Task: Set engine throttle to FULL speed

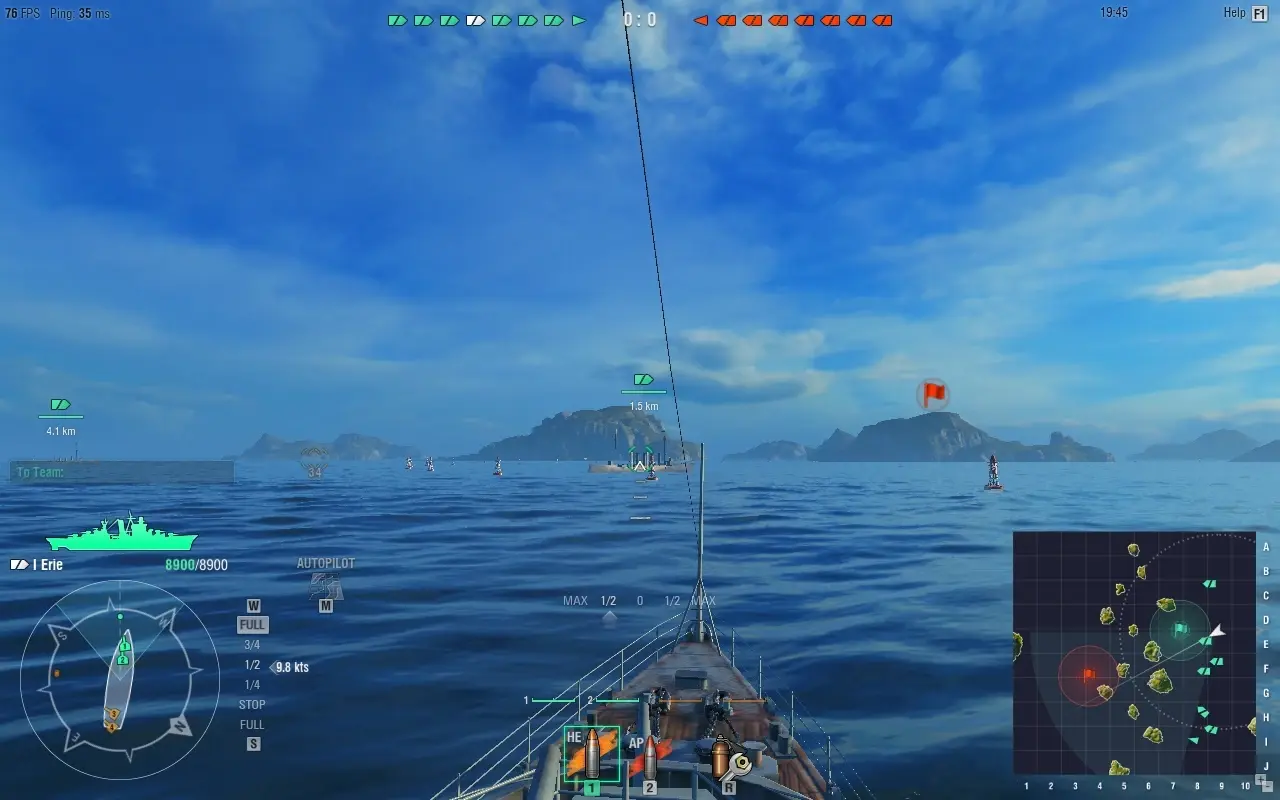Action: point(252,624)
